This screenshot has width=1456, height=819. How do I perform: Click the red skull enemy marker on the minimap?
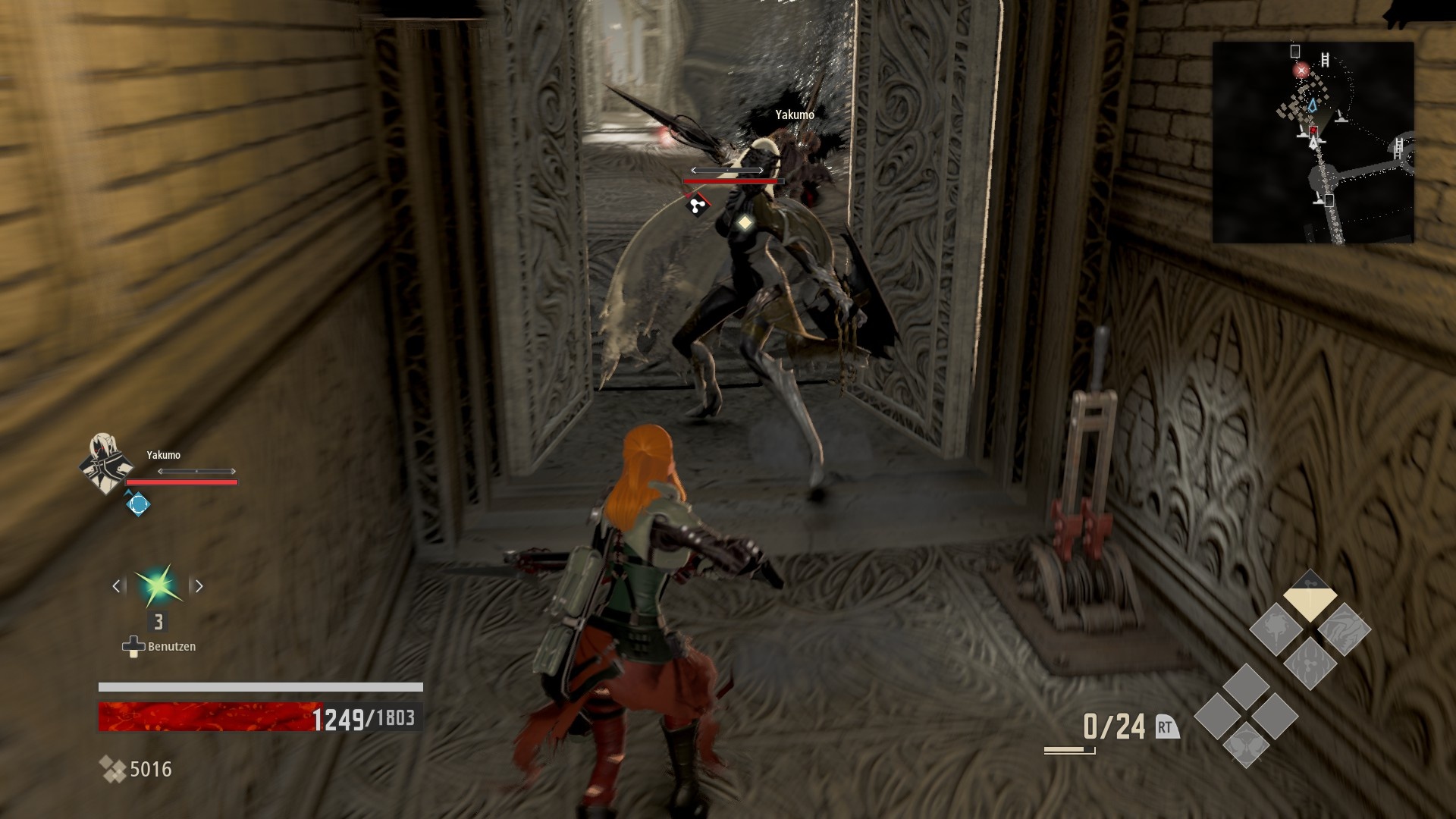click(1301, 70)
